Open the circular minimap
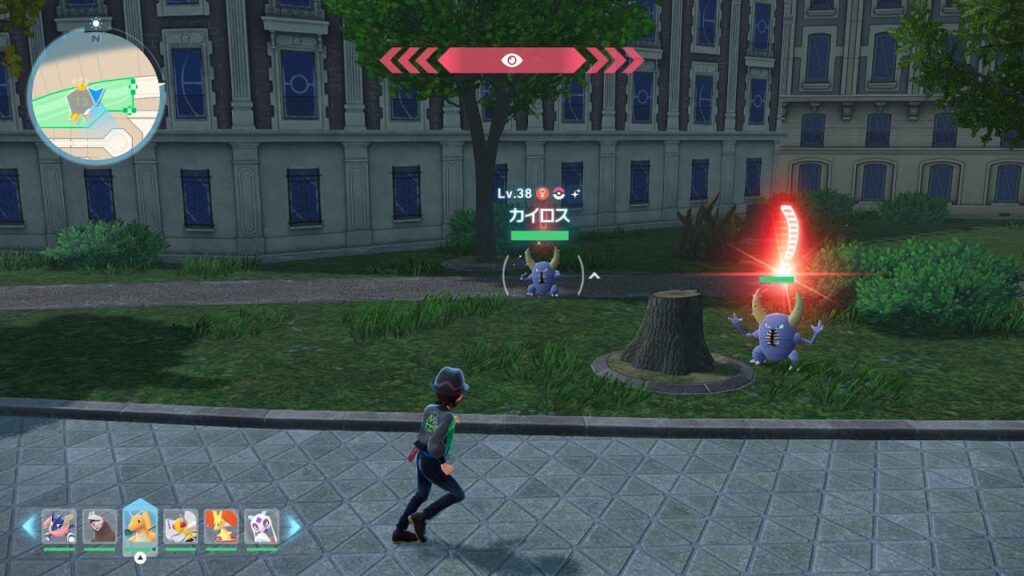 [x=96, y=93]
